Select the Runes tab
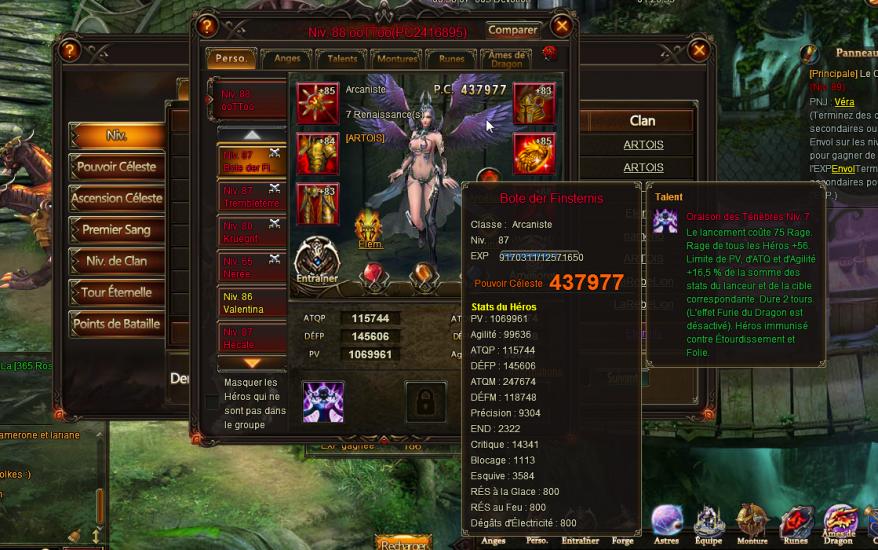 coord(451,59)
